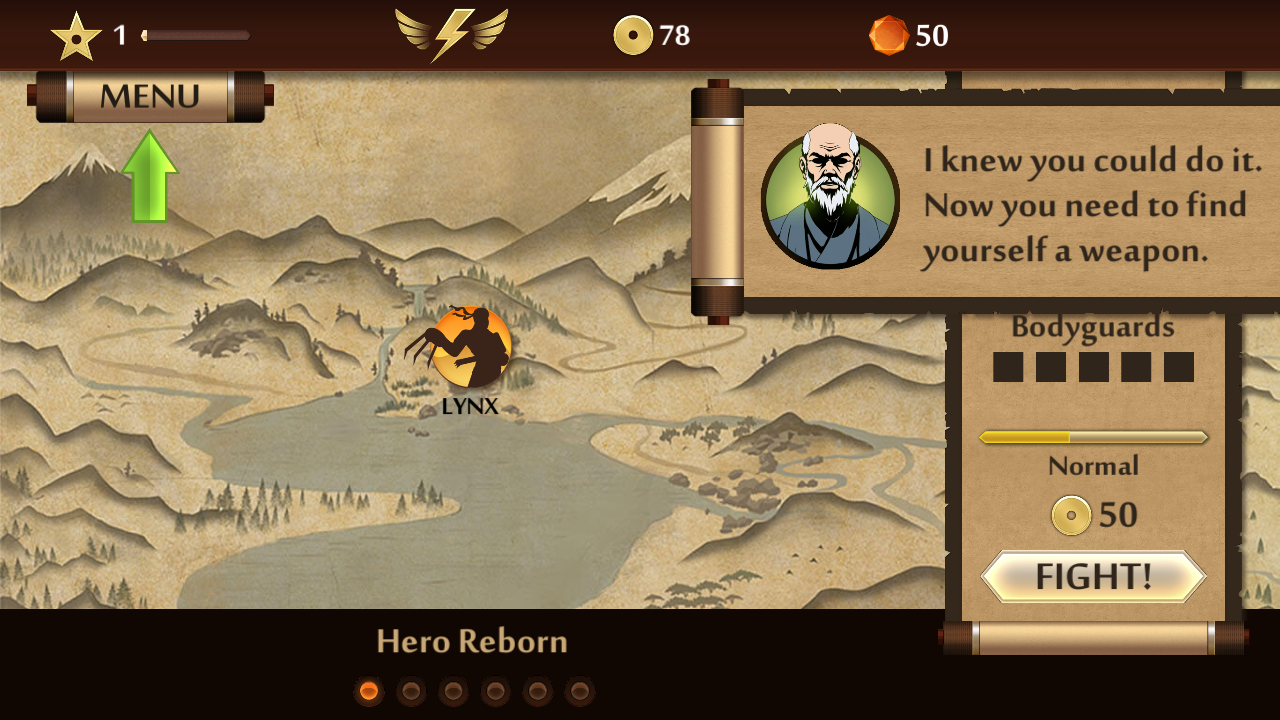
Task: Select the first highlighted act page dot
Action: click(x=369, y=691)
